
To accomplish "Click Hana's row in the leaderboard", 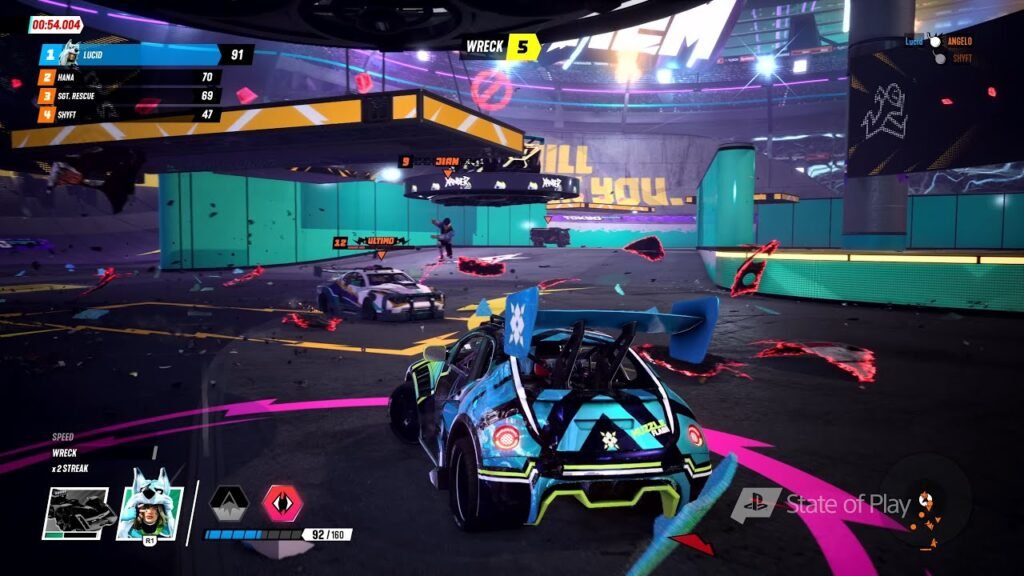I will (130, 77).
